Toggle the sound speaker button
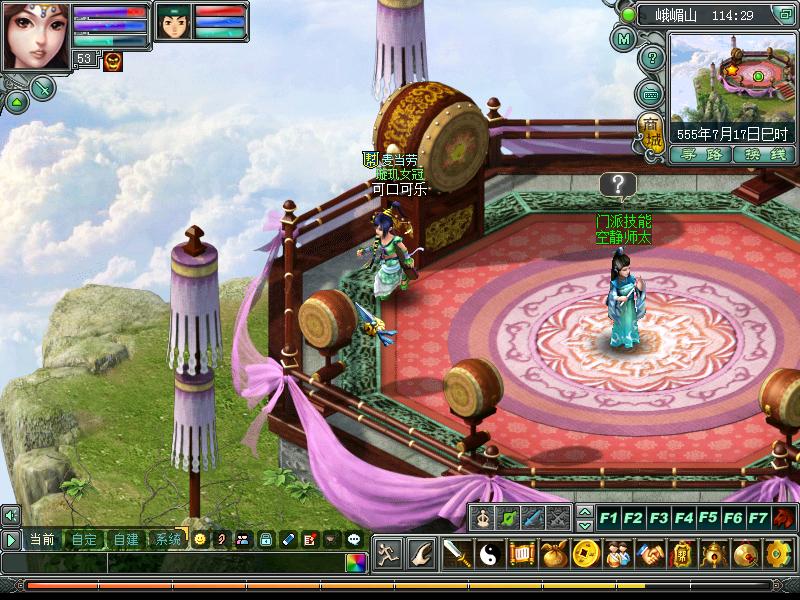The image size is (800, 600). point(11,515)
